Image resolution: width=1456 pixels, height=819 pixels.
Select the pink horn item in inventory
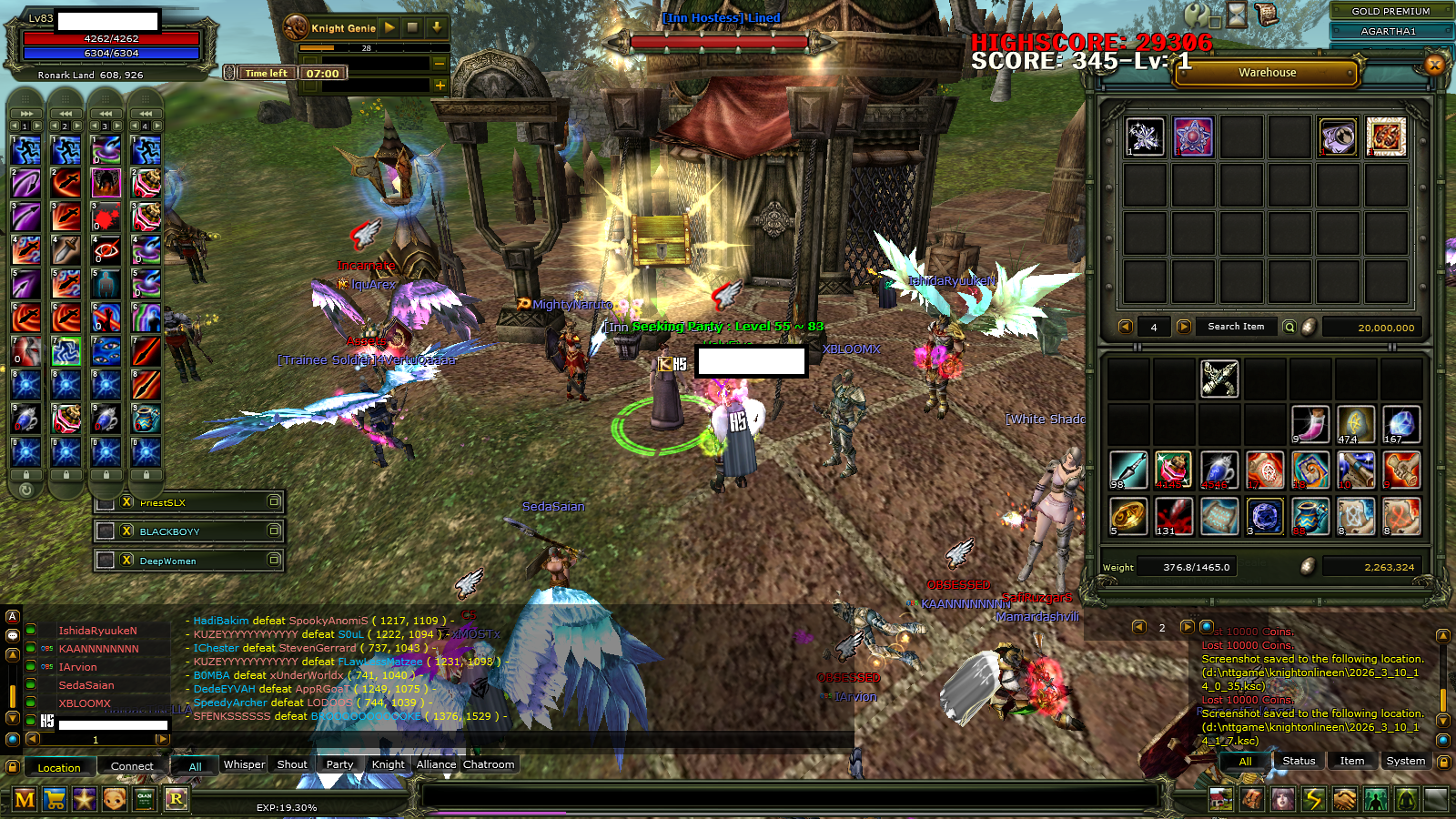coord(1310,425)
